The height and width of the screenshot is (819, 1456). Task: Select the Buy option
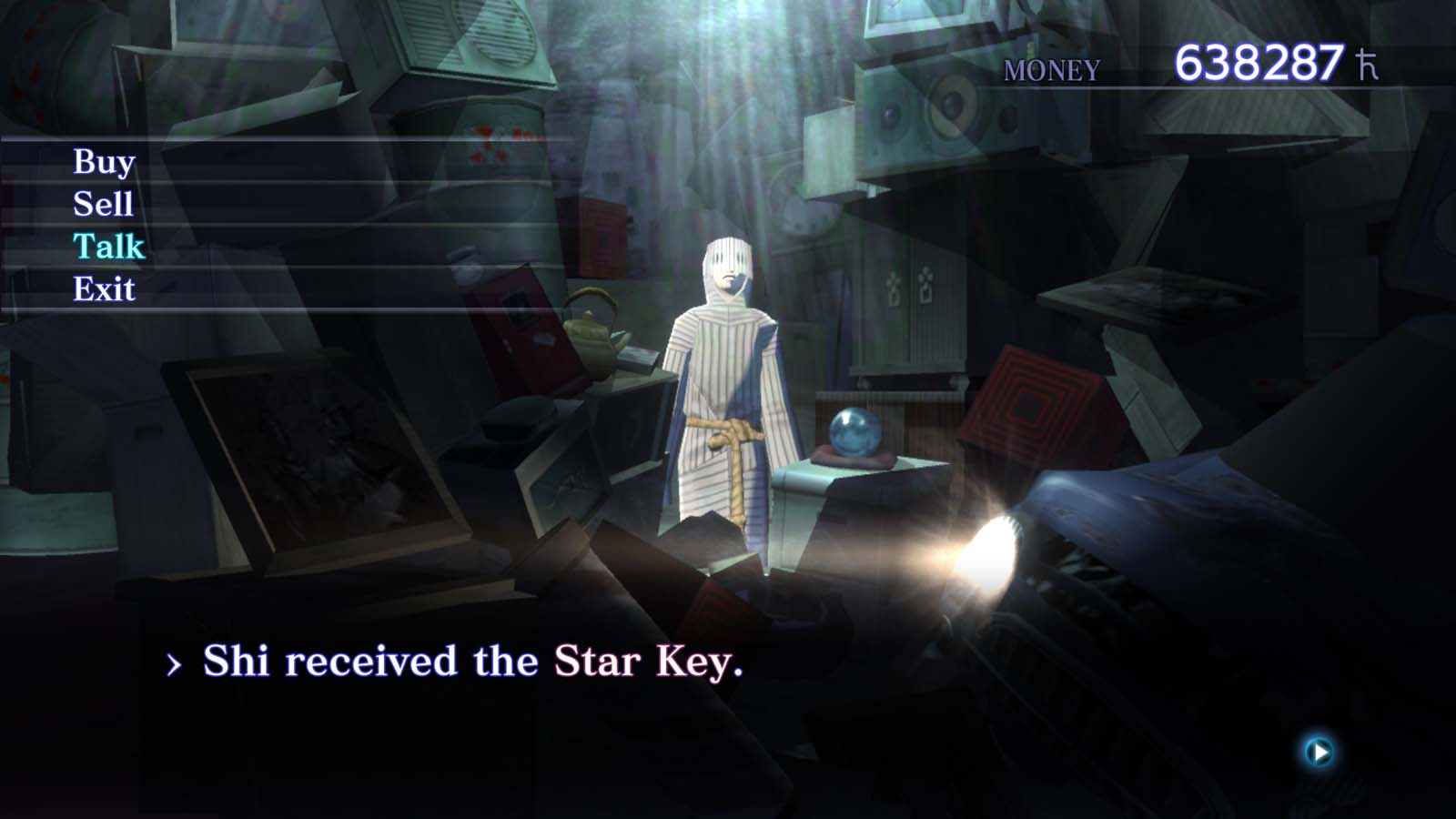point(103,161)
